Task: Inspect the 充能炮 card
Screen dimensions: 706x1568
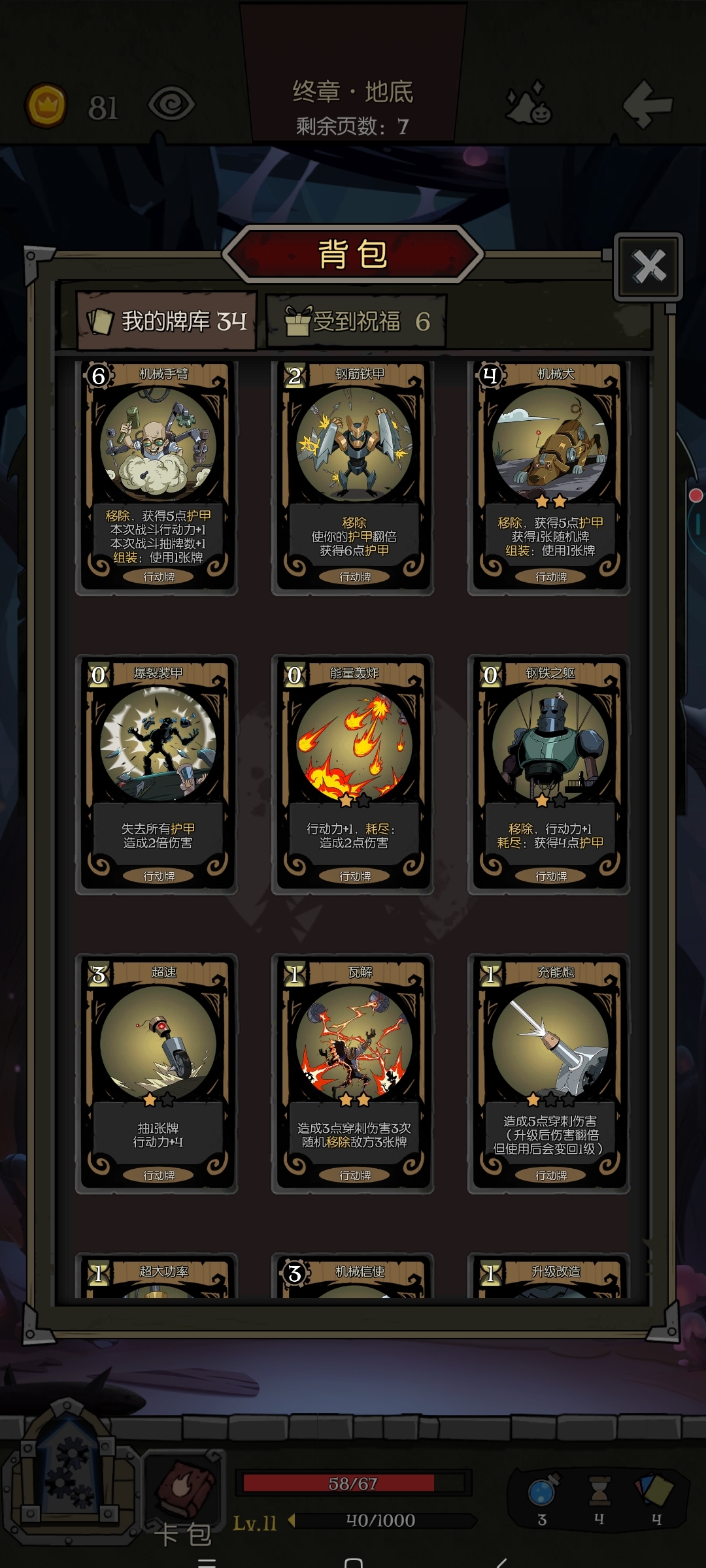Action: (549, 1073)
